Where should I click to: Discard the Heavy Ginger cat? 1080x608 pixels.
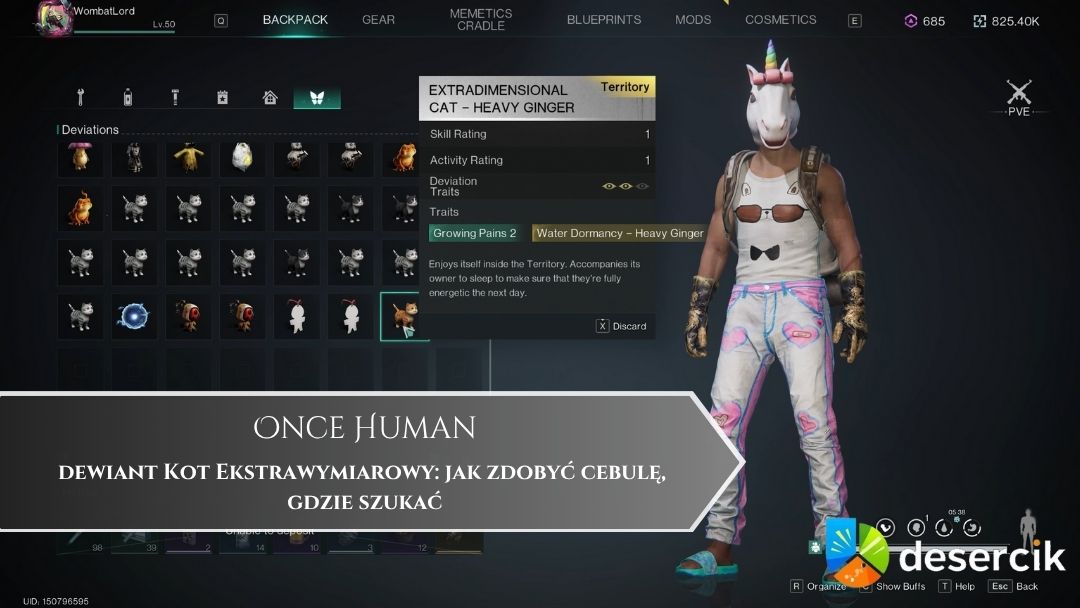[x=622, y=326]
